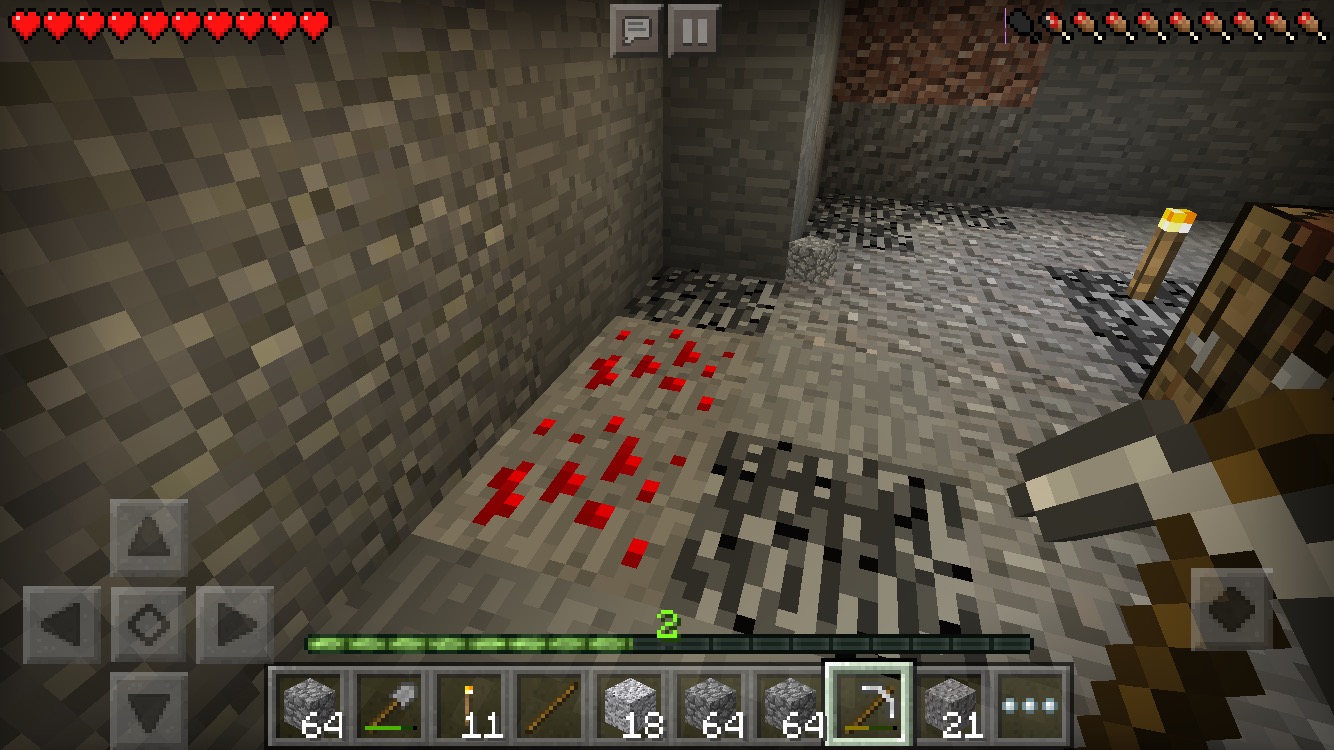Choose the stick hotbar slot
Screen dimensions: 1334x750
pyautogui.click(x=548, y=705)
